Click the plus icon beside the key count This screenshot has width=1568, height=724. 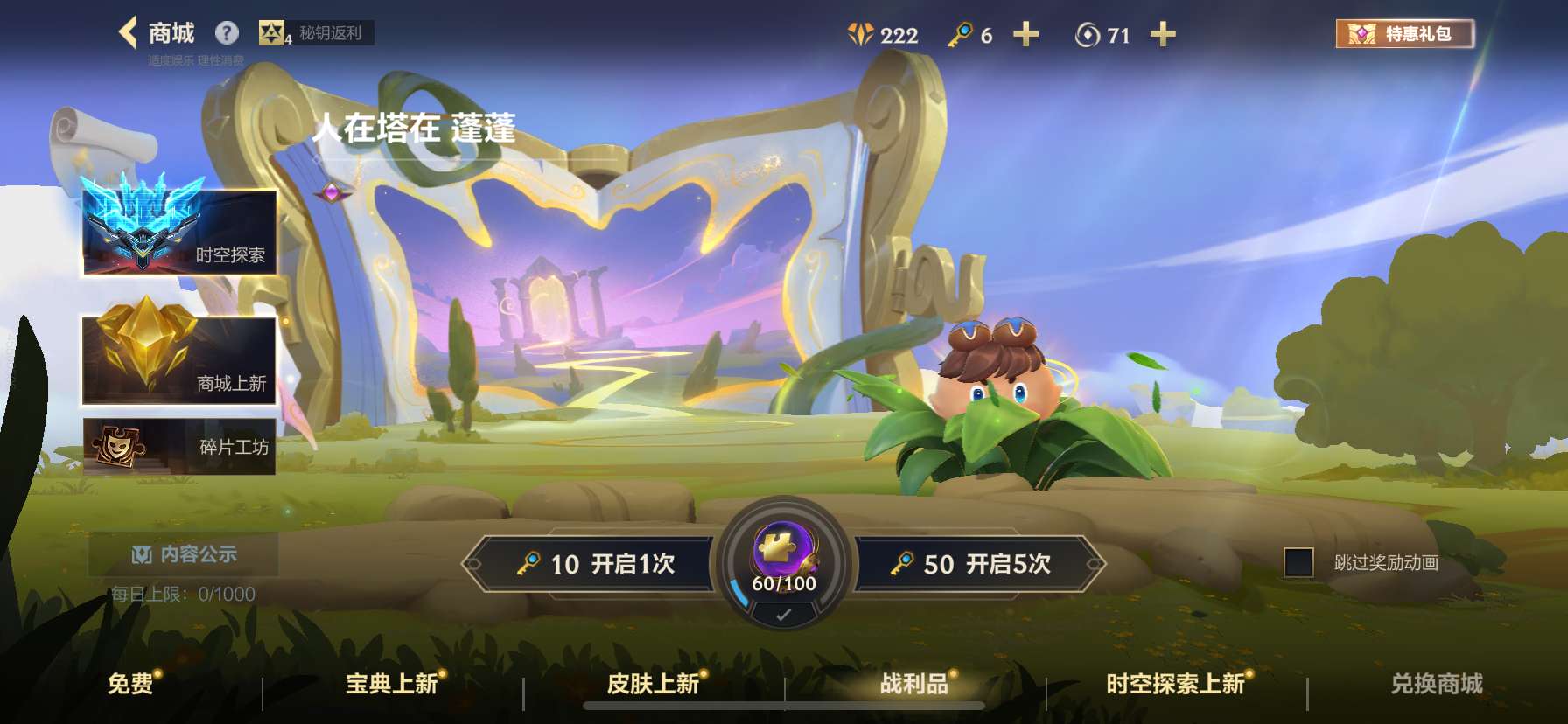click(1027, 35)
